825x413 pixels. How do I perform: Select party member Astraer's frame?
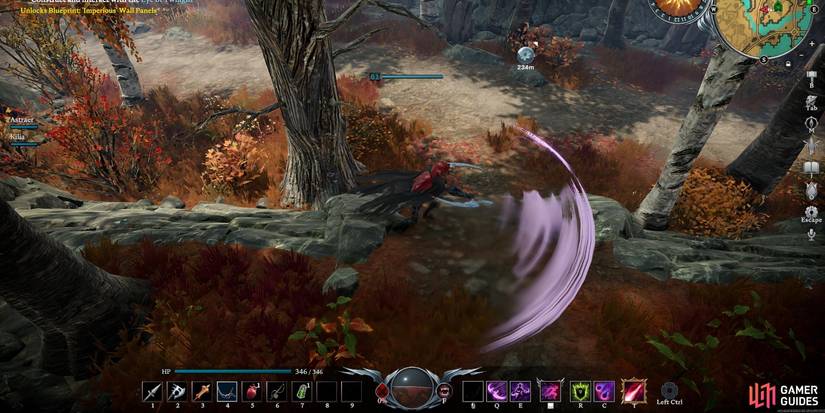22,122
